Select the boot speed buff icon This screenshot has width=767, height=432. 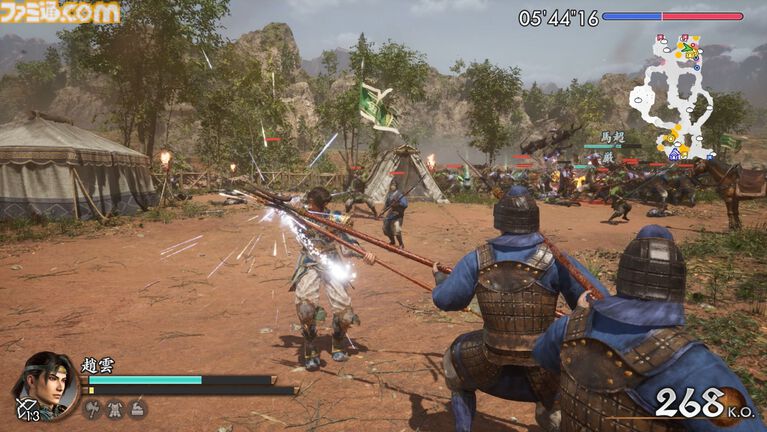tap(138, 408)
